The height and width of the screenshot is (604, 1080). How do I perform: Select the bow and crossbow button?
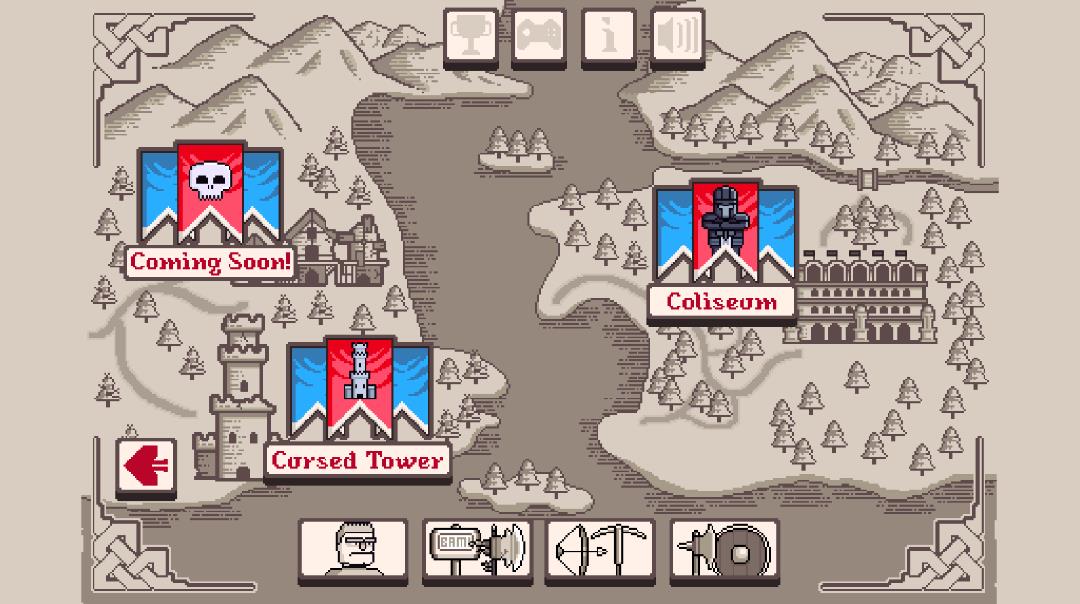tap(600, 550)
